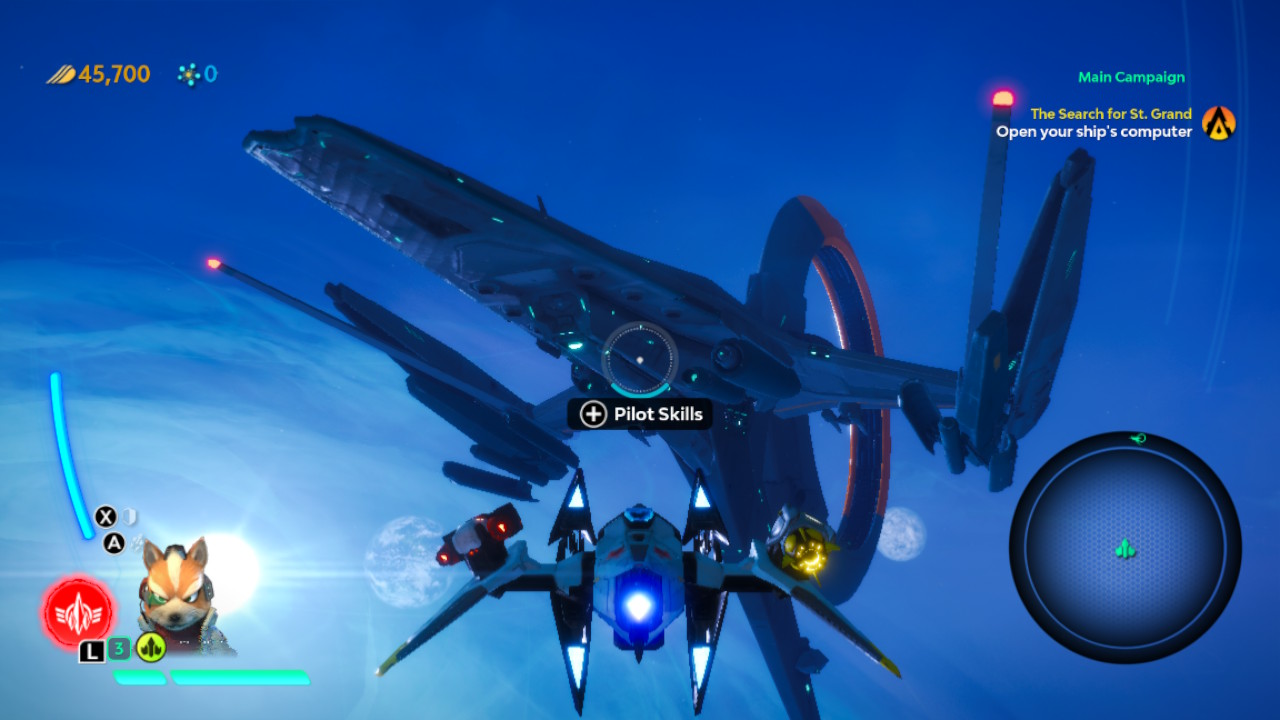This screenshot has width=1280, height=720.
Task: Click the gold coin currency icon
Action: (x=61, y=73)
